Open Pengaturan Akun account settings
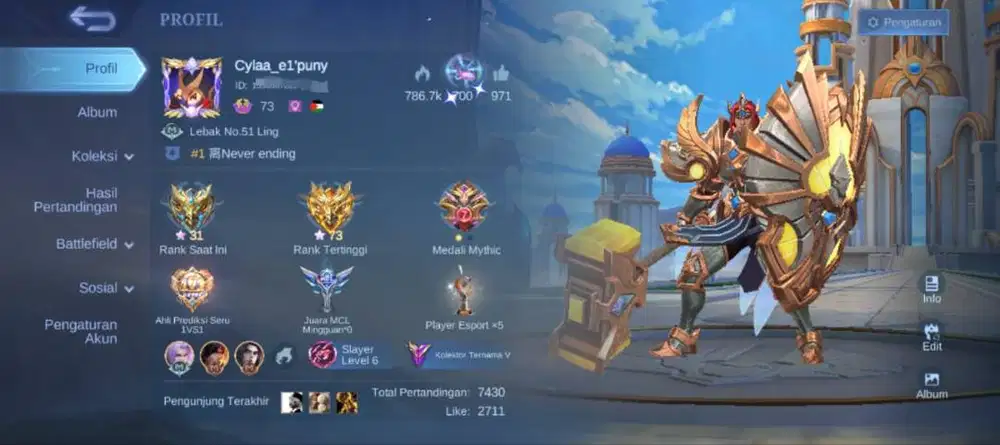 coord(81,332)
